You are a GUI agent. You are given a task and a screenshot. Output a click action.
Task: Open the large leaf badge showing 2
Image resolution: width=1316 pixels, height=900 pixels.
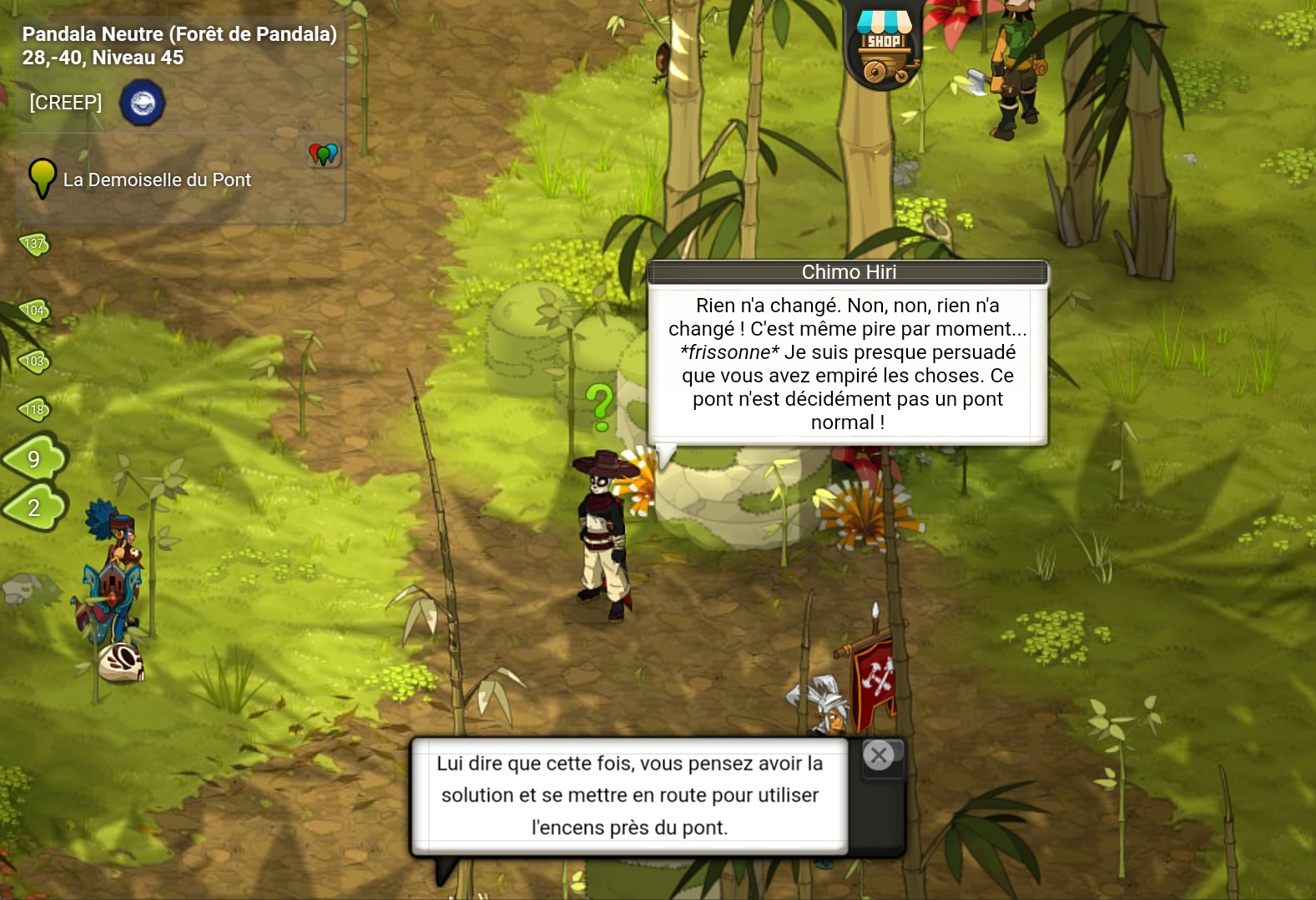(35, 508)
